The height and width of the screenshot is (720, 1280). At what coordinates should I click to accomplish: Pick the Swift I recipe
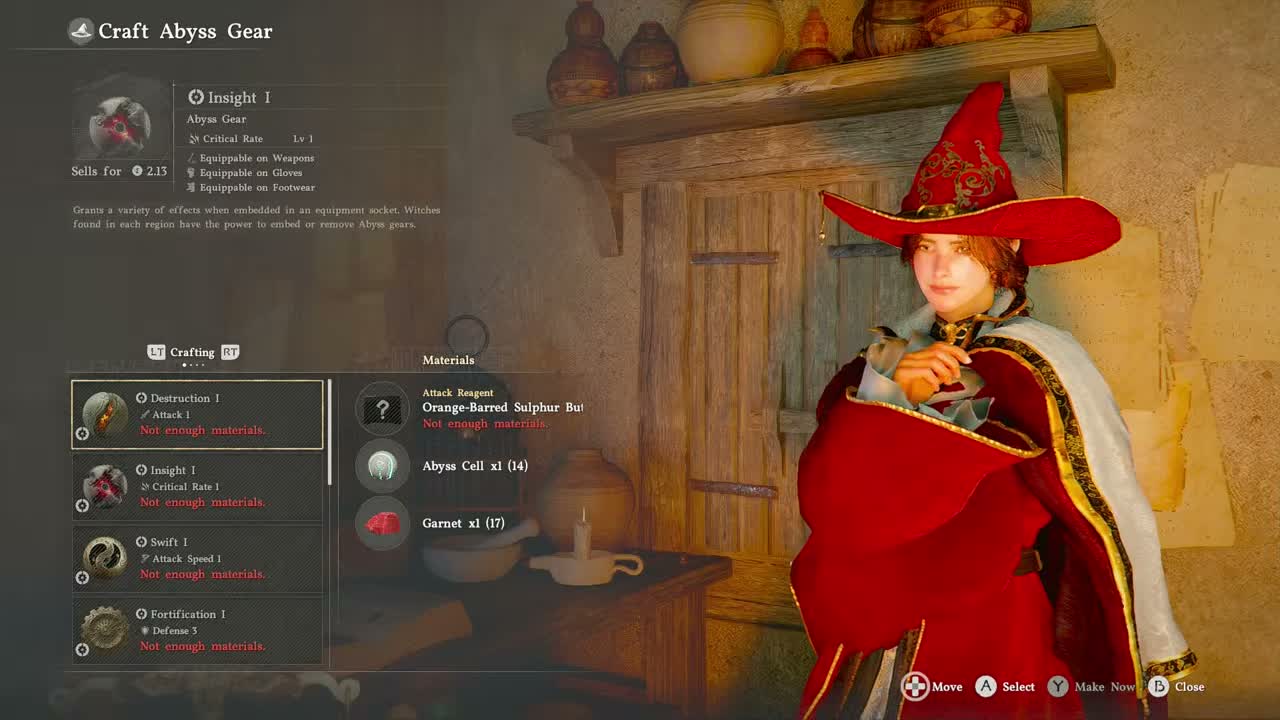coord(197,558)
